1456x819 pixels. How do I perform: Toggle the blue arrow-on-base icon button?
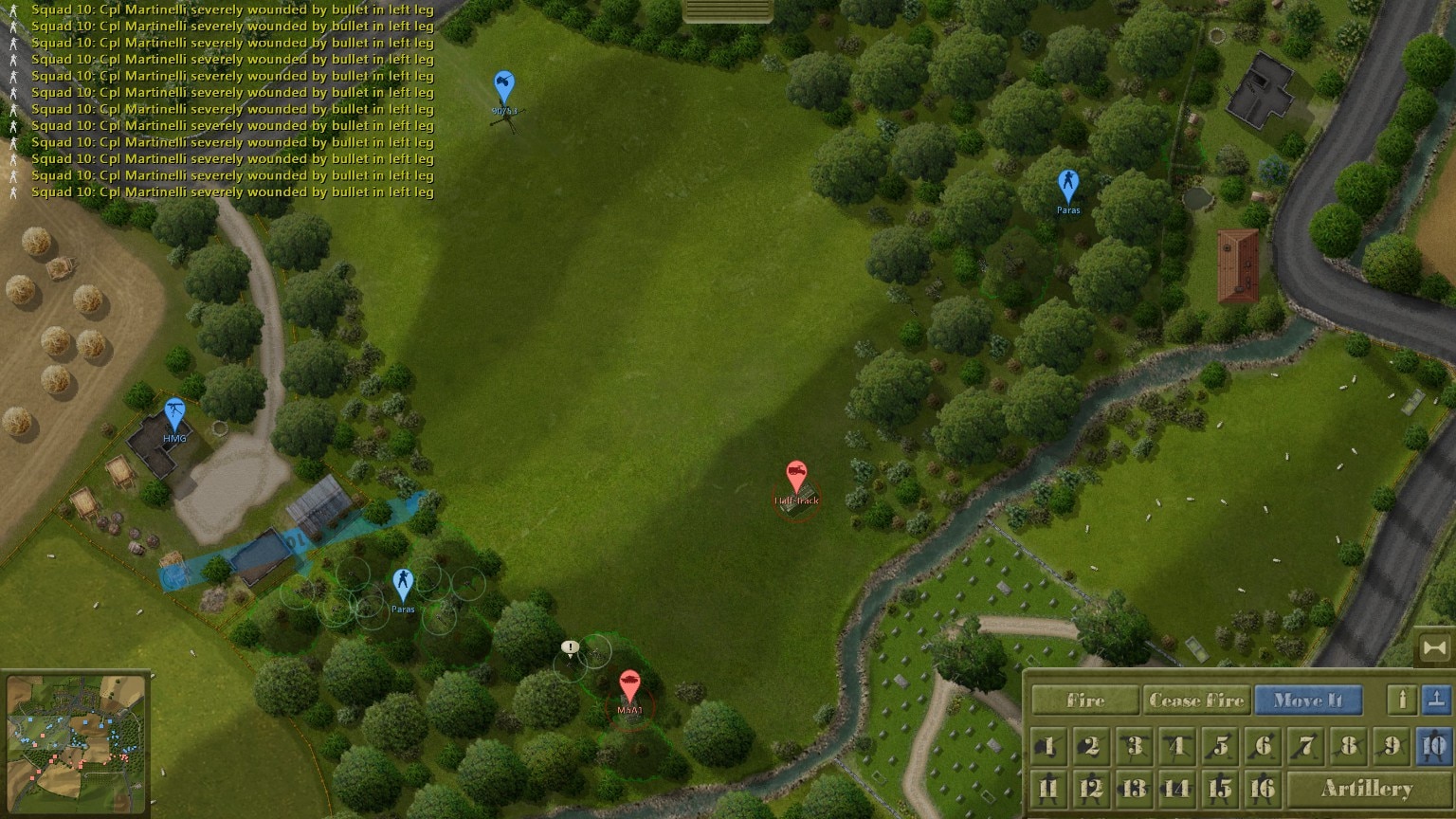[x=1436, y=700]
